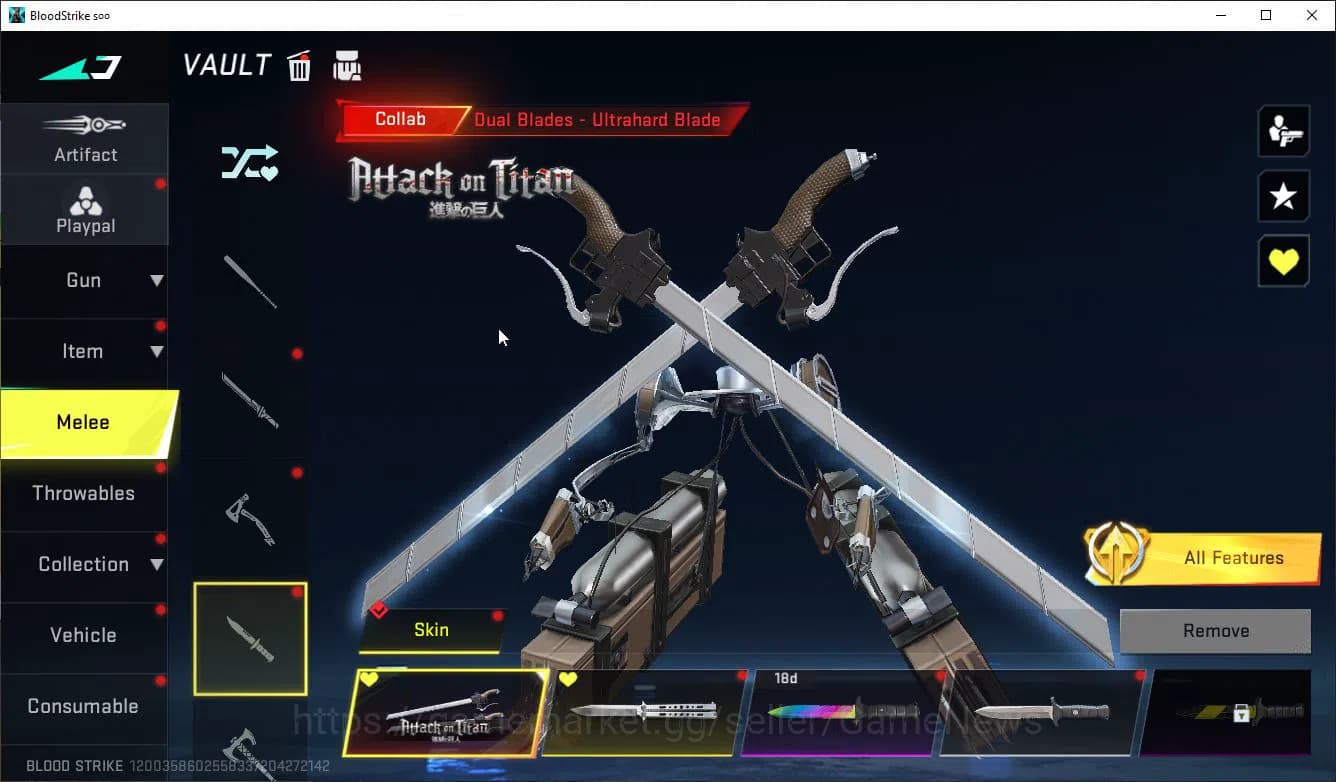Open the Skin tab
1336x782 pixels.
[x=431, y=630]
